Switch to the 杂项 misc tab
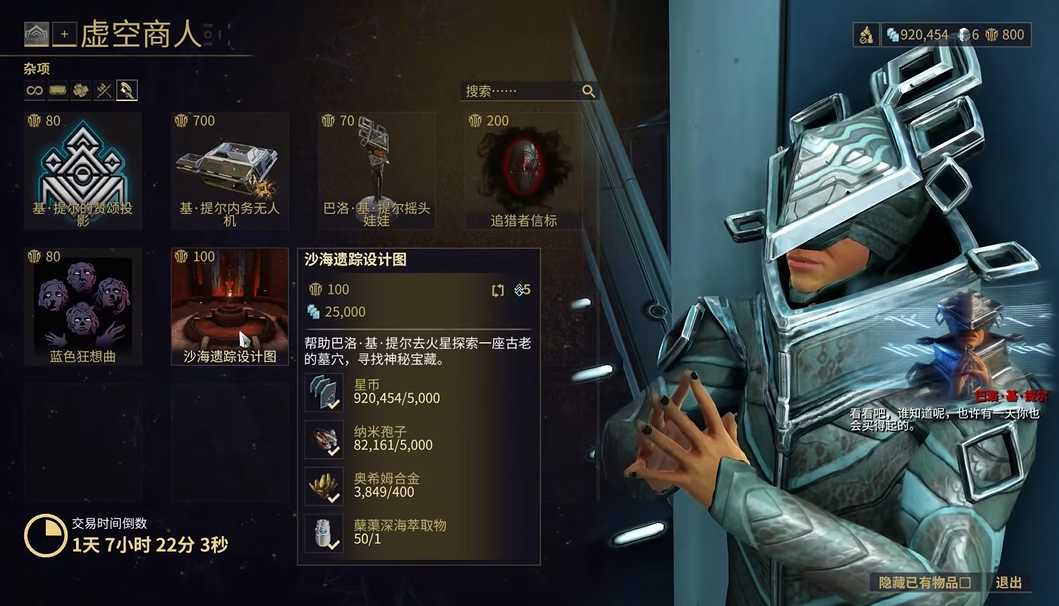This screenshot has height=606, width=1059. pyautogui.click(x=127, y=91)
